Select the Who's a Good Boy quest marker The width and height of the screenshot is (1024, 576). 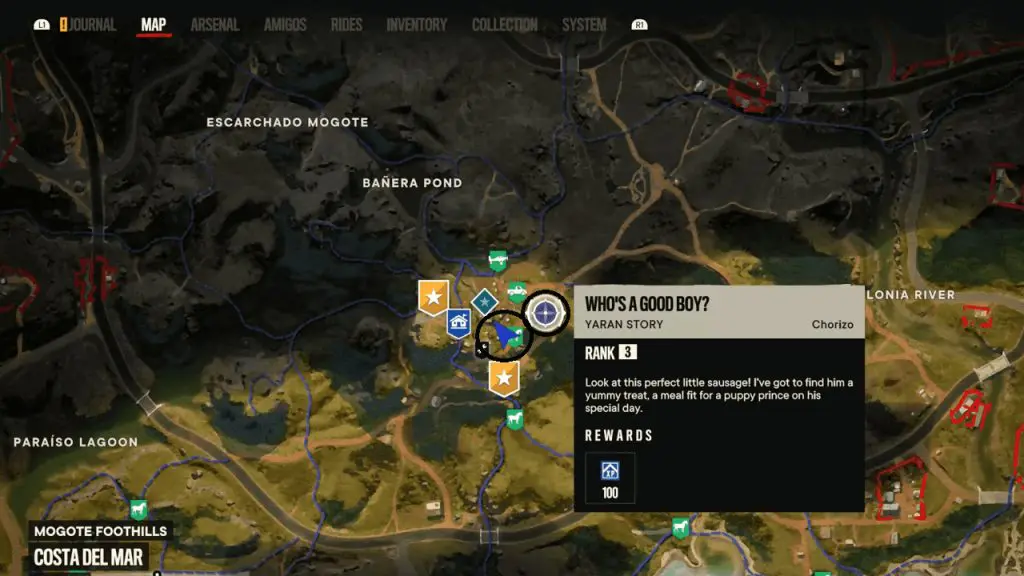(x=546, y=314)
